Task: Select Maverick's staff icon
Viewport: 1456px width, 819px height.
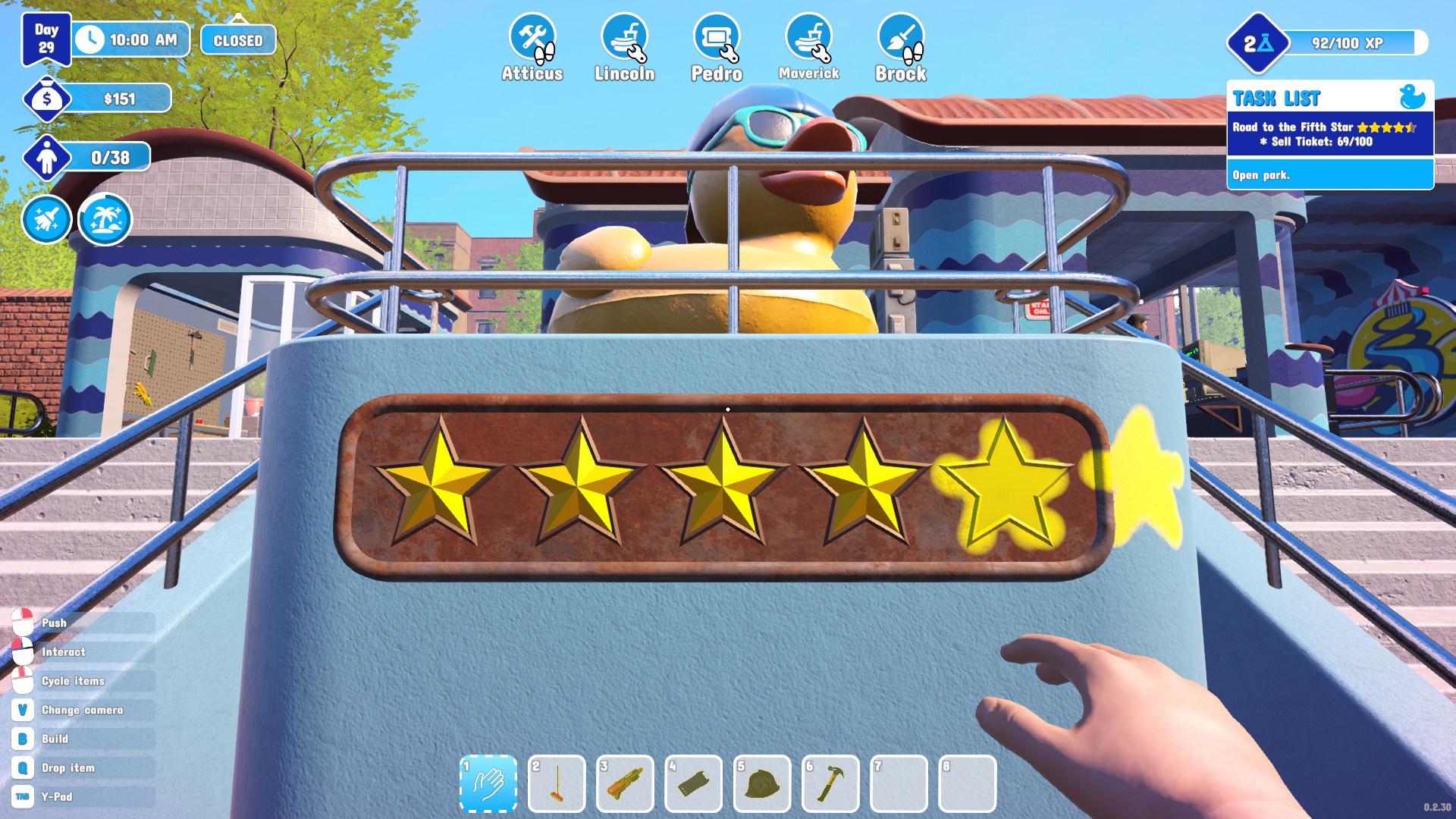Action: tap(808, 38)
